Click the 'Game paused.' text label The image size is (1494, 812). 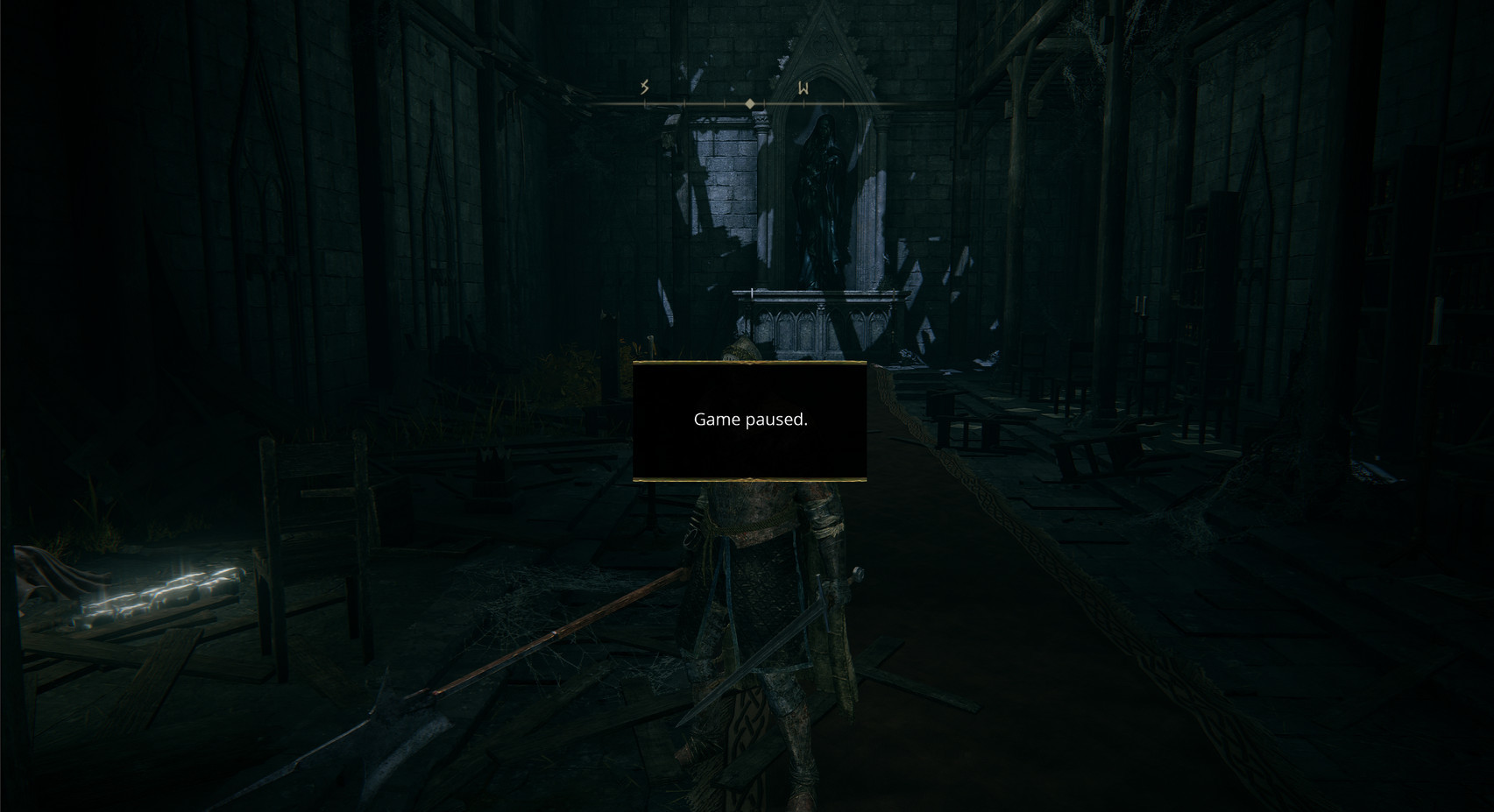click(751, 420)
